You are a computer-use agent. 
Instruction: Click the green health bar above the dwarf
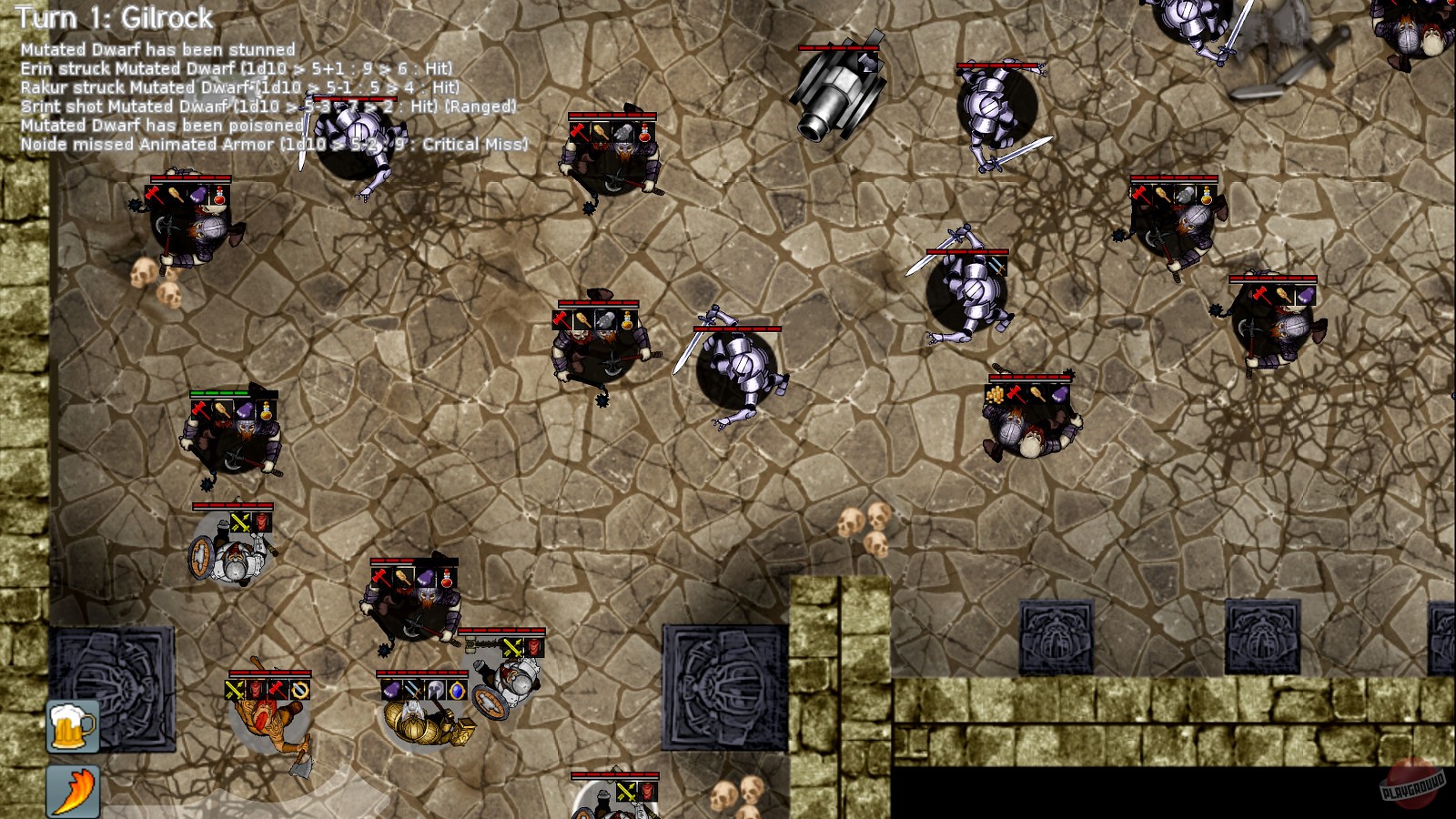point(219,393)
